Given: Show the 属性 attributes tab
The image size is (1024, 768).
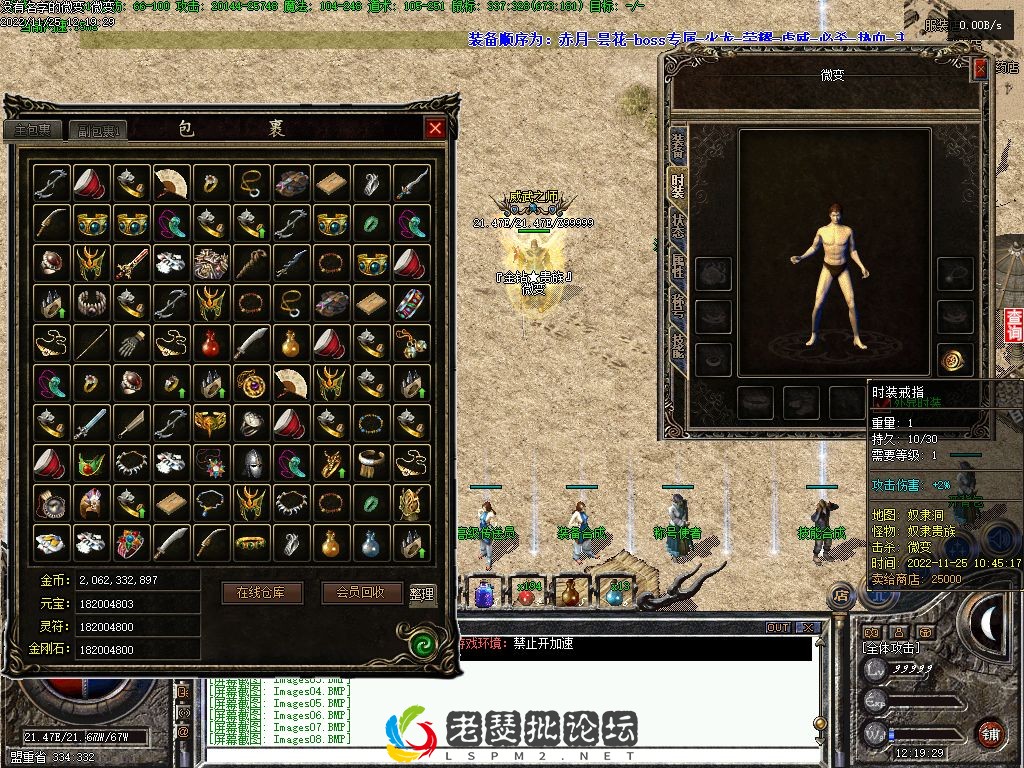Looking at the screenshot, I should click(x=678, y=266).
